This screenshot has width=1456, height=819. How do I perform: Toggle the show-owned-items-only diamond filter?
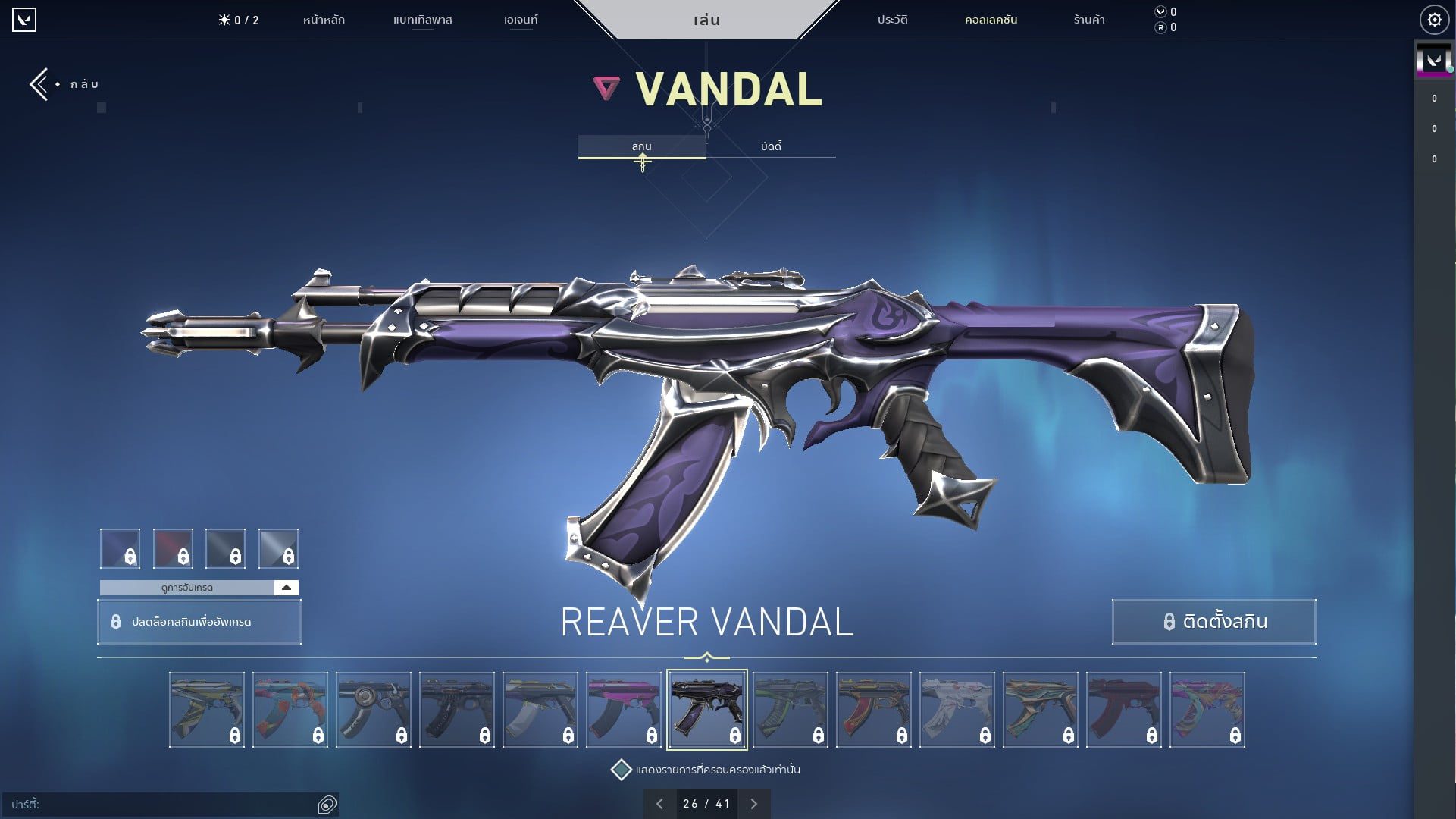tap(623, 768)
